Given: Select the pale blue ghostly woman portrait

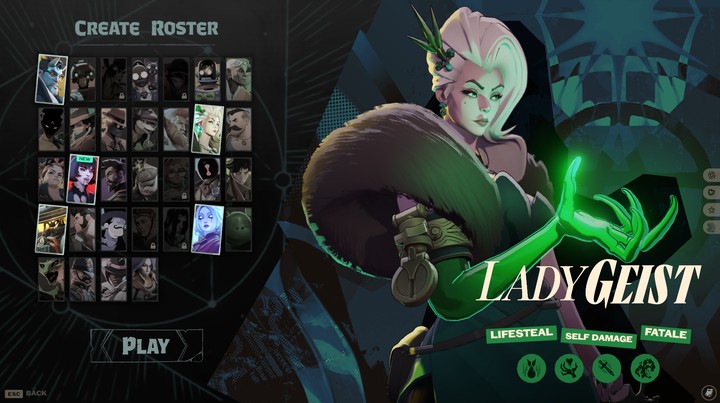Looking at the screenshot, I should (x=206, y=229).
